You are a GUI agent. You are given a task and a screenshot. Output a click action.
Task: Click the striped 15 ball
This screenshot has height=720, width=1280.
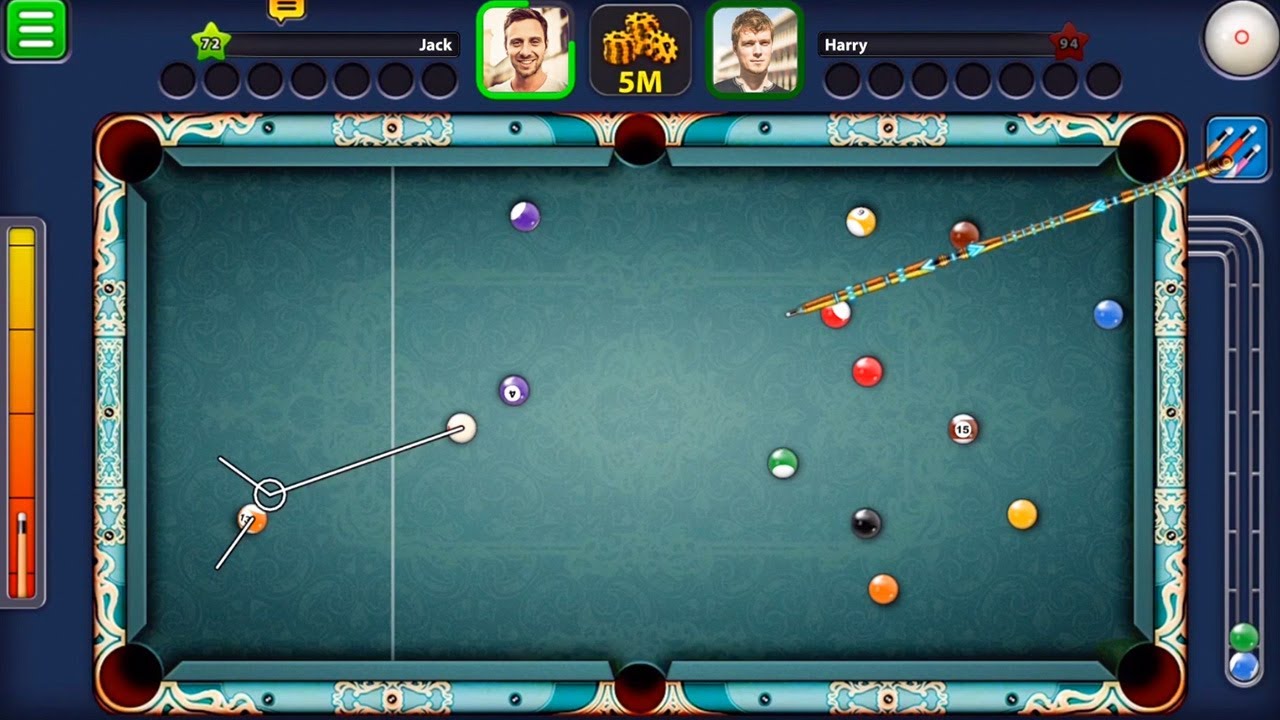click(x=963, y=429)
